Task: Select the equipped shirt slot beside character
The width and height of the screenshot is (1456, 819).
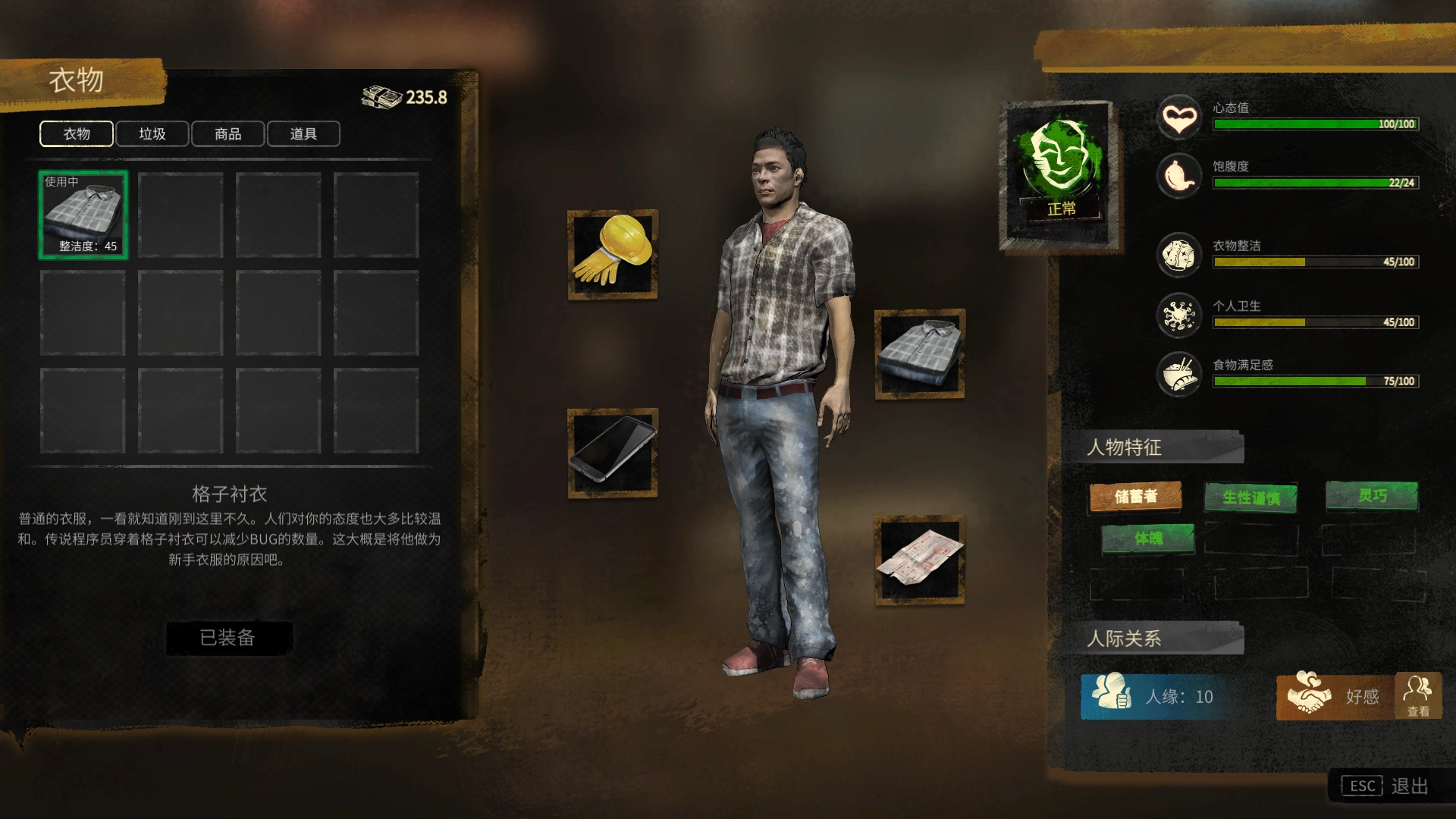Action: coord(919,353)
